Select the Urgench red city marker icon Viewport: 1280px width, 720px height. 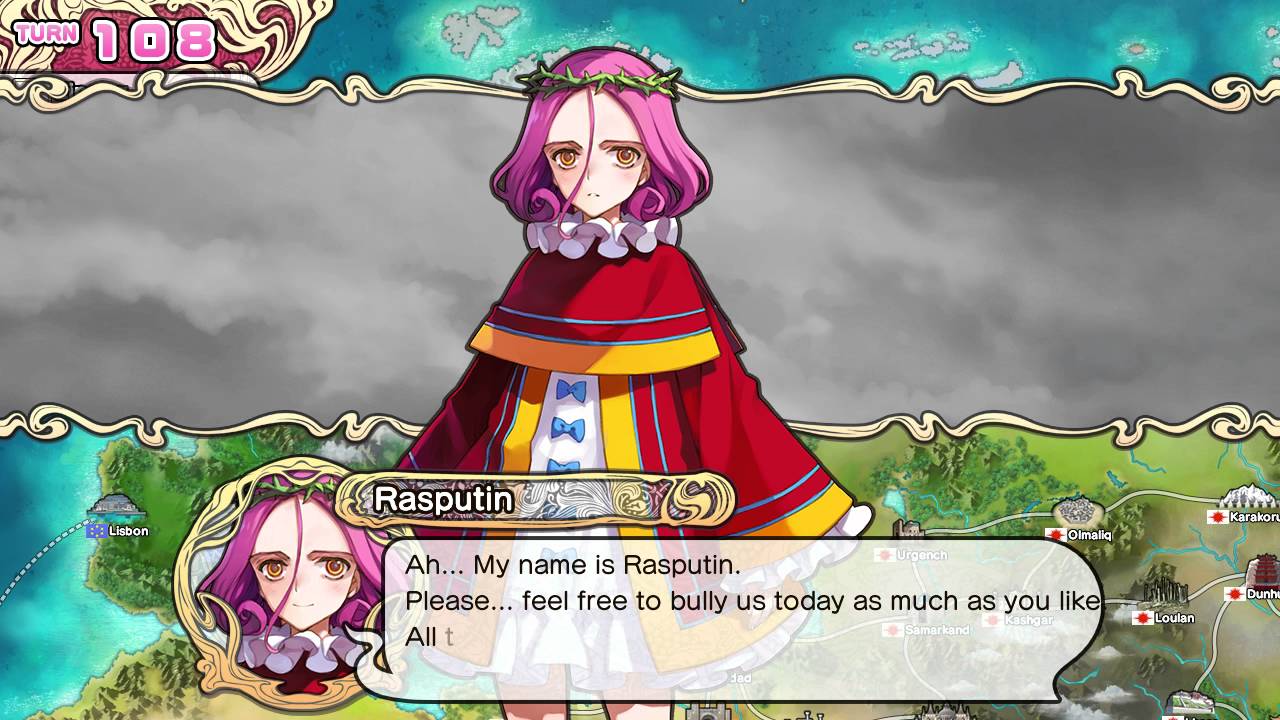coord(885,554)
